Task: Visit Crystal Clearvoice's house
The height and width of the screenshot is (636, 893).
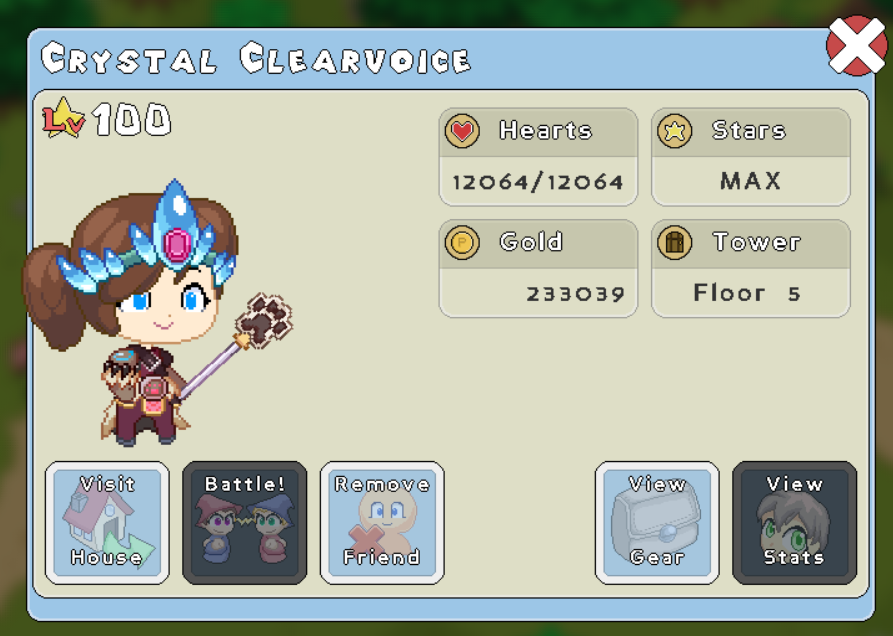Action: (x=107, y=522)
